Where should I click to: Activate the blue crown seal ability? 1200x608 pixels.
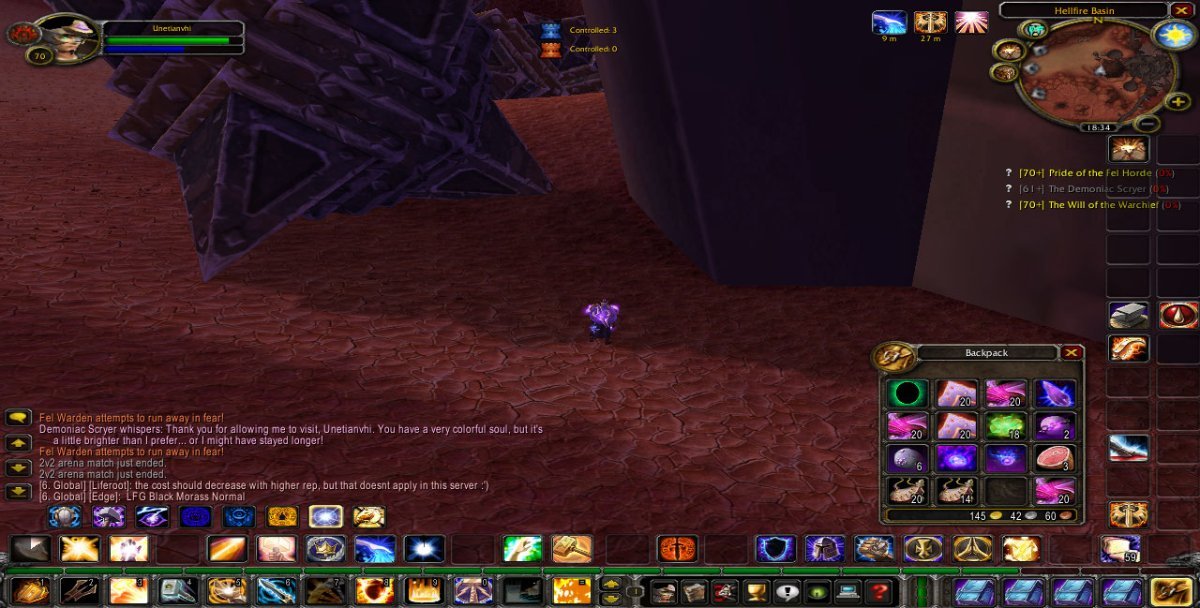tap(326, 549)
